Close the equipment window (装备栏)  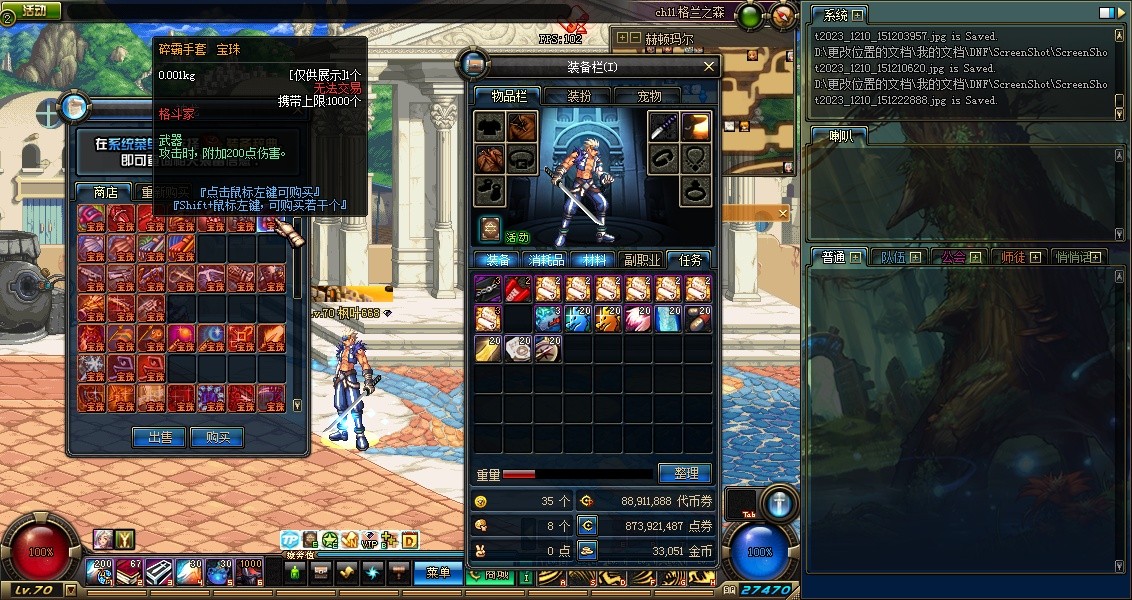pyautogui.click(x=709, y=67)
